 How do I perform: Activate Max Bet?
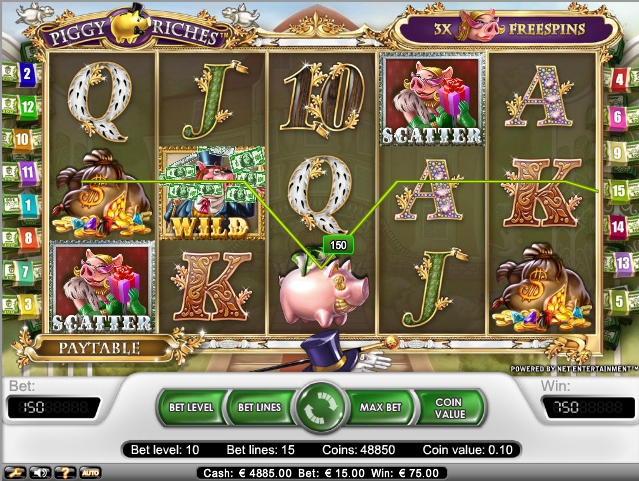click(x=380, y=408)
